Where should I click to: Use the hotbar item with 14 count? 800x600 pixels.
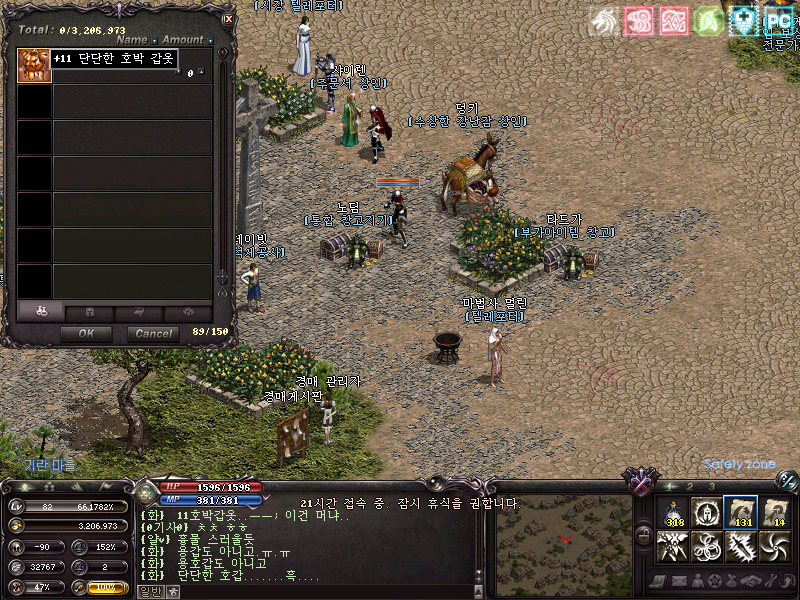(775, 511)
